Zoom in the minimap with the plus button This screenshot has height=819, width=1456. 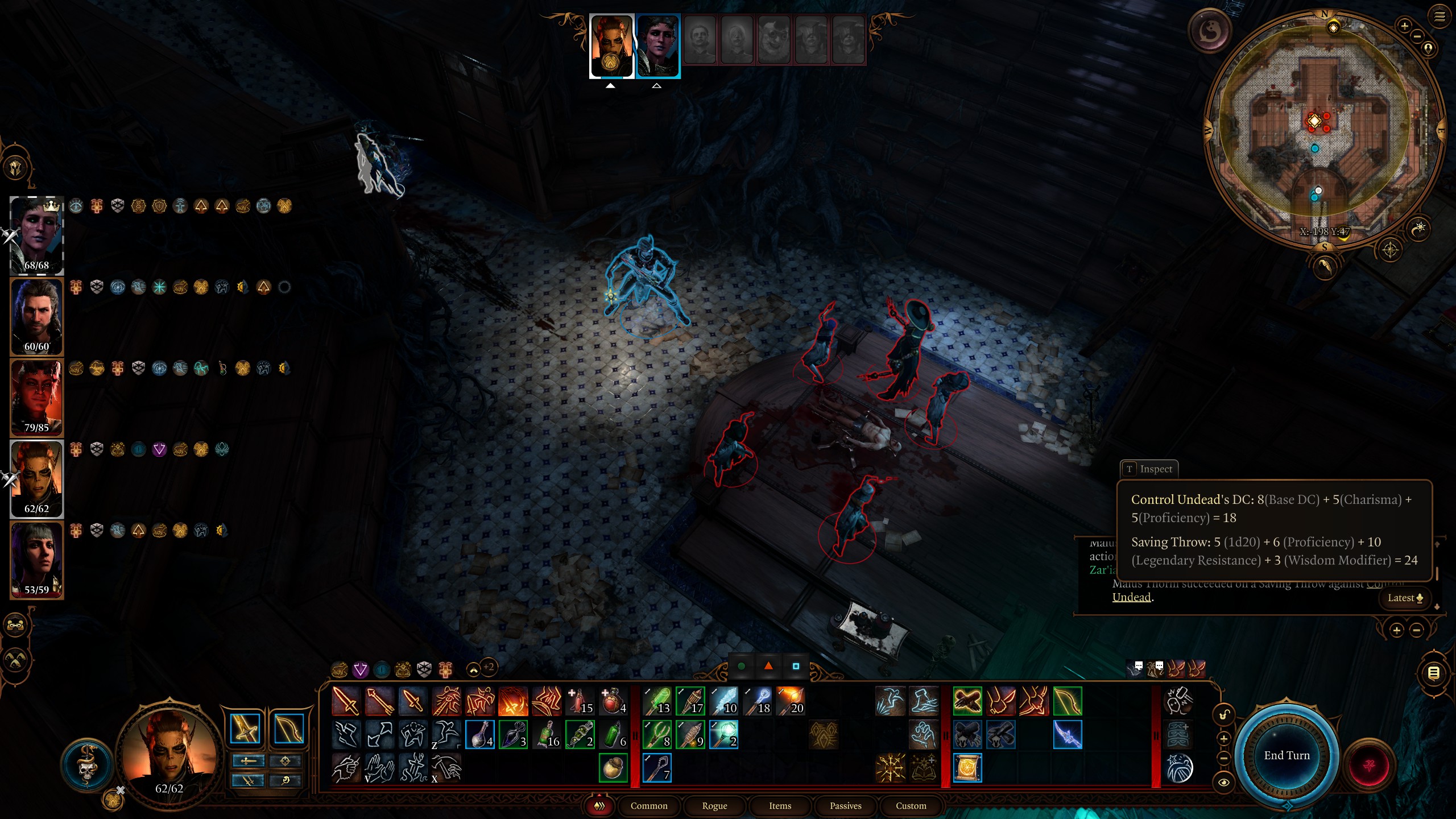click(1404, 26)
